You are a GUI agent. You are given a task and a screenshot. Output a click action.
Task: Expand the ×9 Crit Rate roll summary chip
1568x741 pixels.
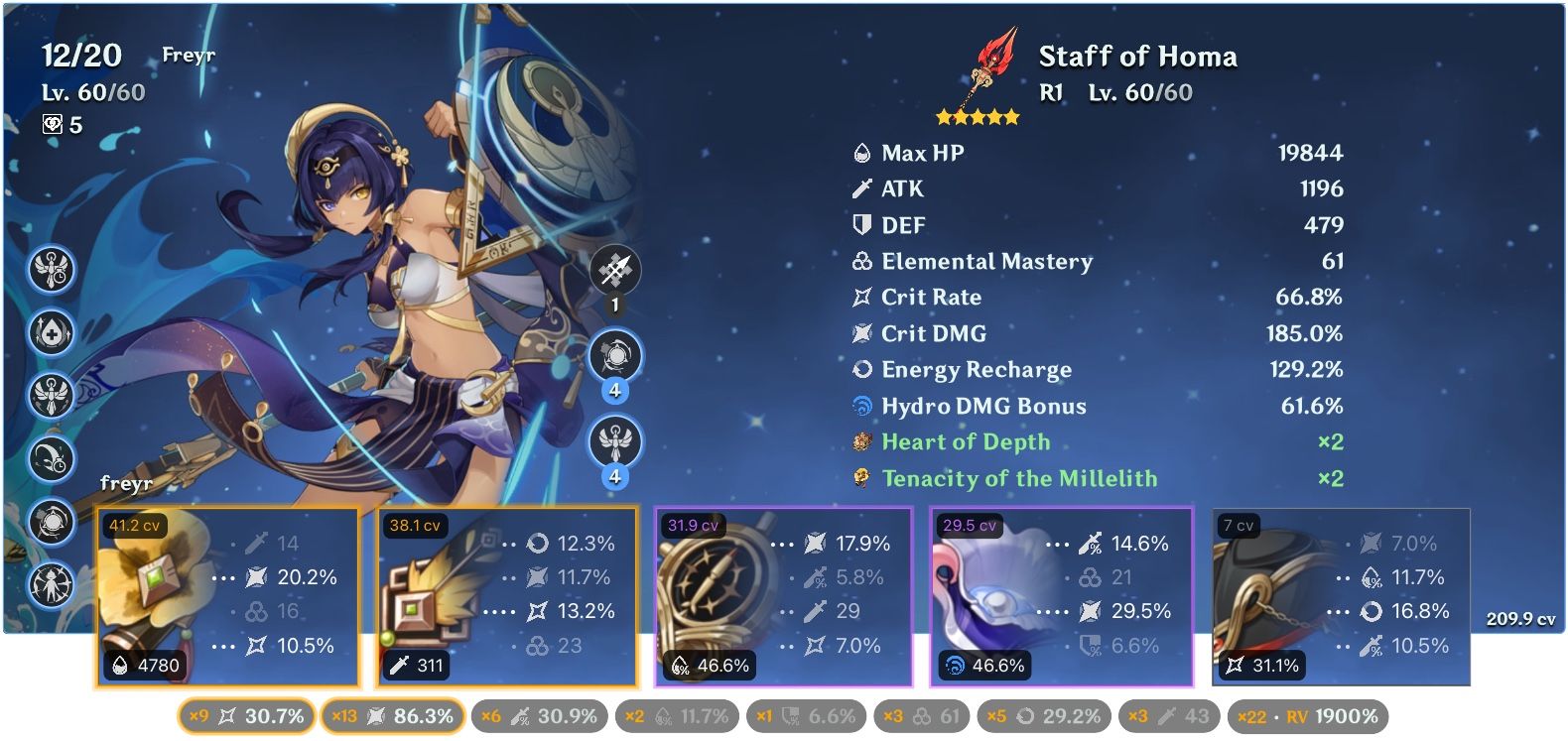245,714
